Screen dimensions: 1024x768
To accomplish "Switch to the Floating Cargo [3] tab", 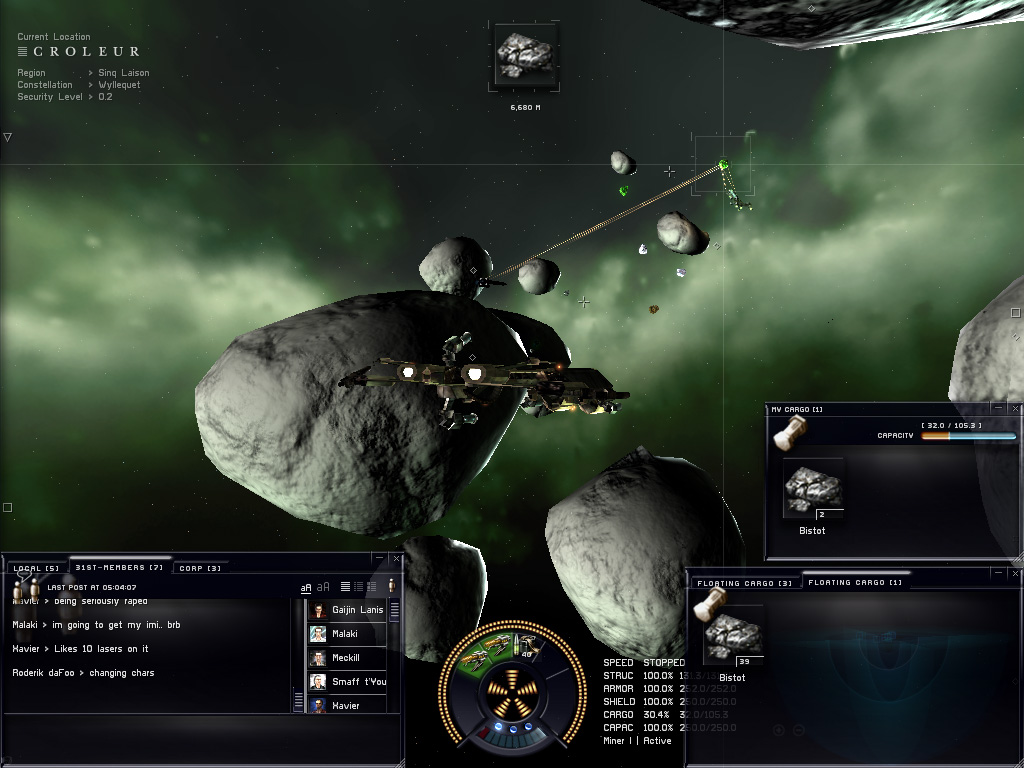I will pos(732,582).
